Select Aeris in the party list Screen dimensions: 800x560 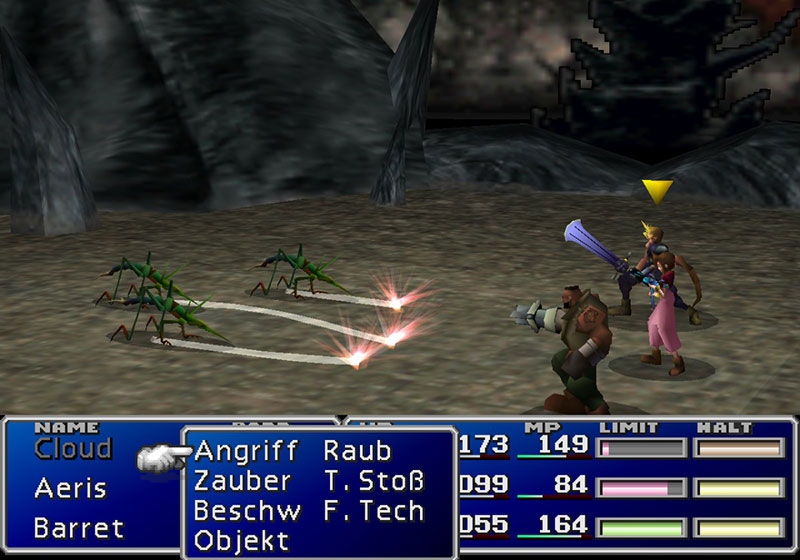point(70,489)
